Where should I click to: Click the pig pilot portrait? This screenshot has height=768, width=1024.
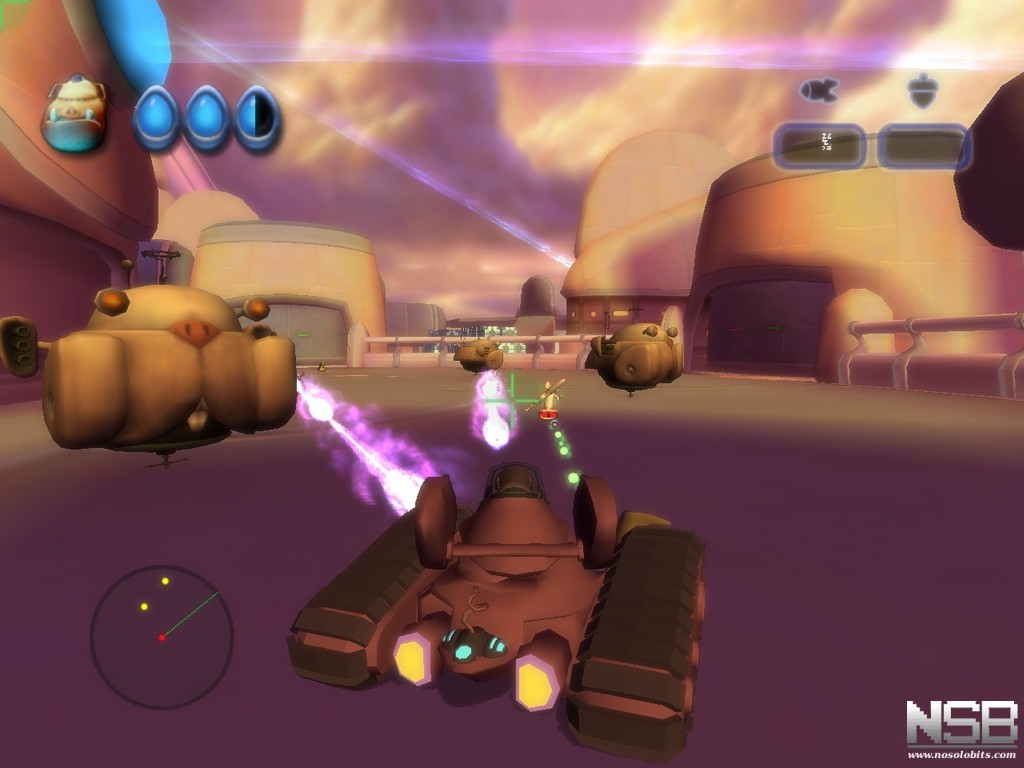click(x=74, y=117)
